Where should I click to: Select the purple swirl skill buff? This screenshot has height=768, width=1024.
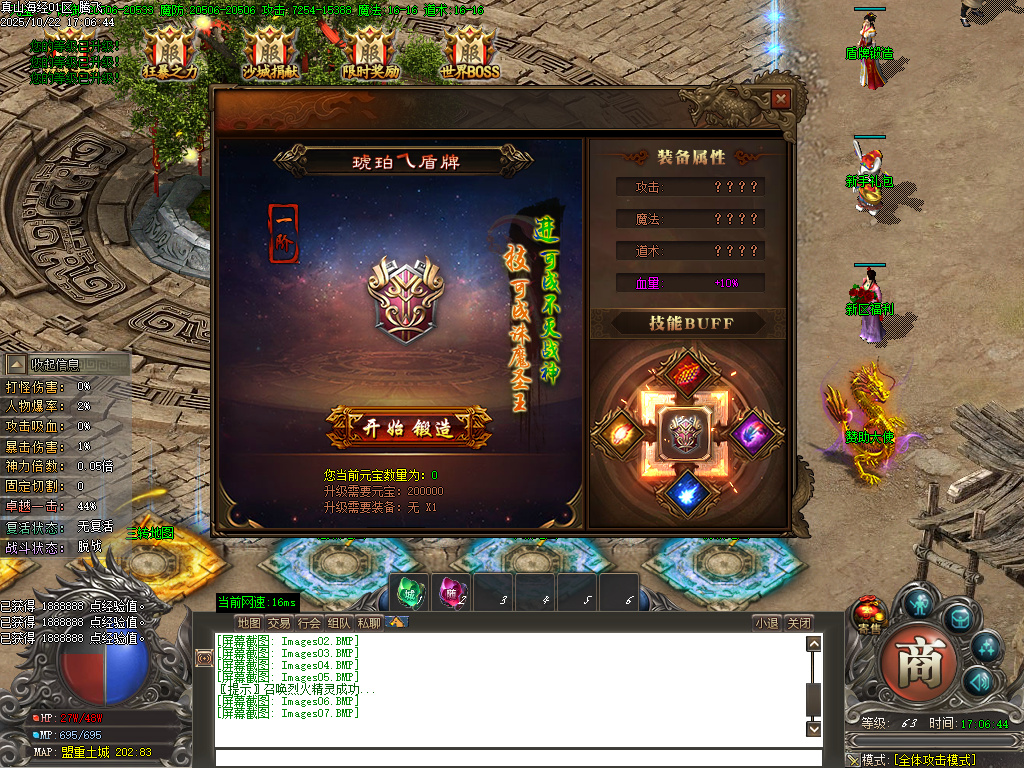(747, 434)
